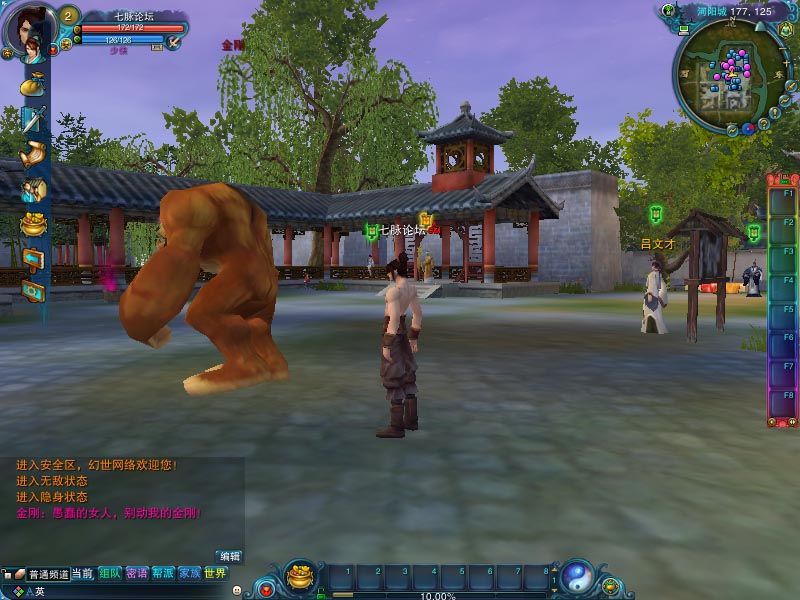The height and width of the screenshot is (600, 800).
Task: Open the gold treasure pot sidebar icon
Action: click(34, 223)
